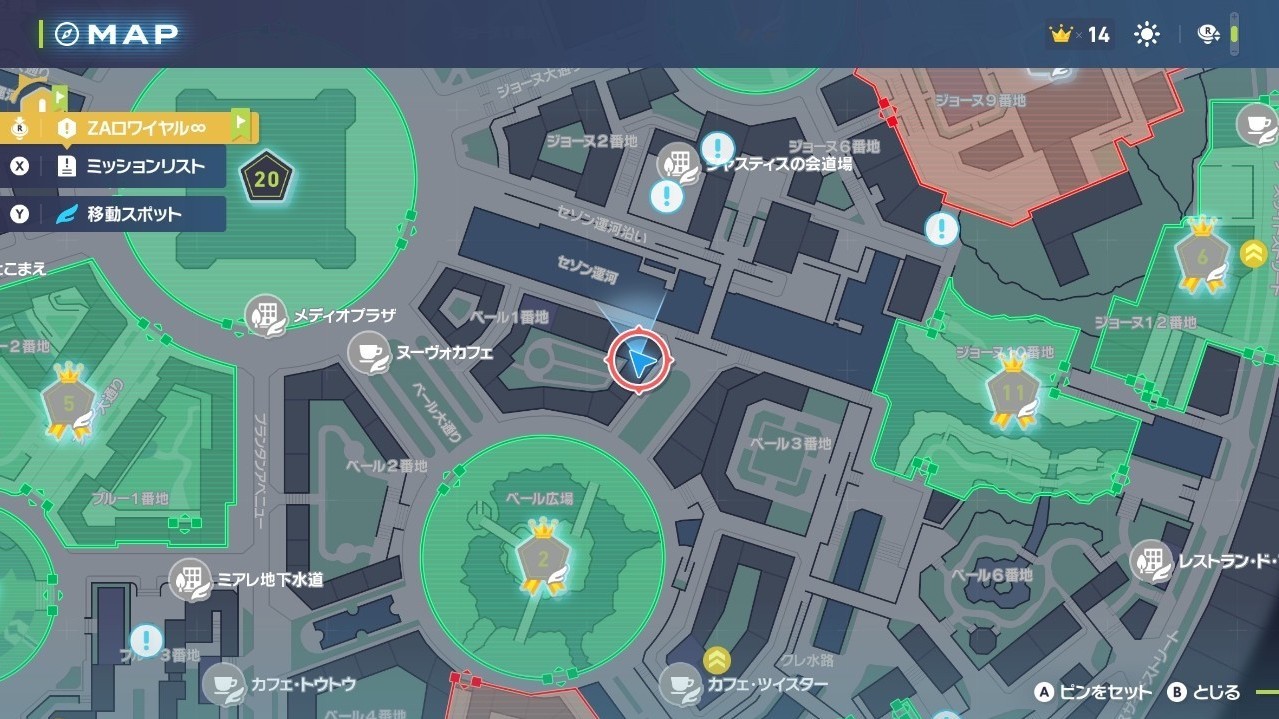This screenshot has width=1279, height=719.
Task: Open the ZAロワイヤル∞ entry
Action: [x=130, y=127]
